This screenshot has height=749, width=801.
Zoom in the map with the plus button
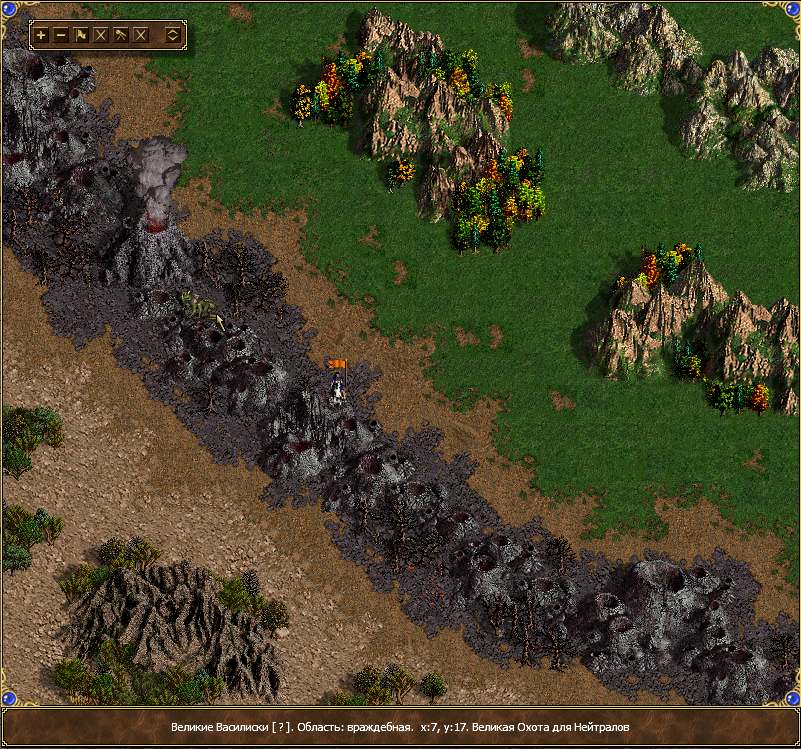41,35
